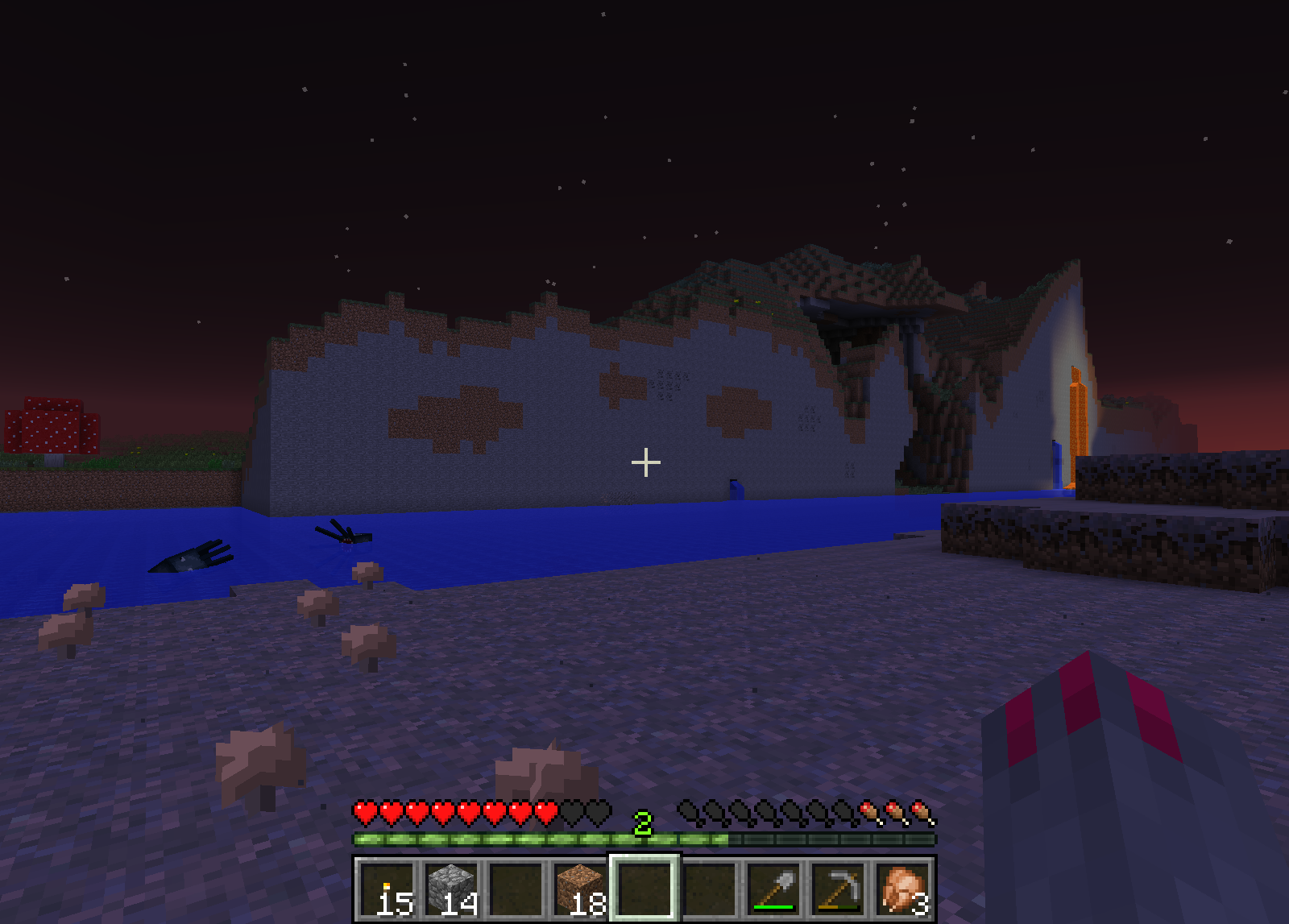1289x924 pixels.
Task: Select the torch stack hotbar slot
Action: (x=387, y=889)
